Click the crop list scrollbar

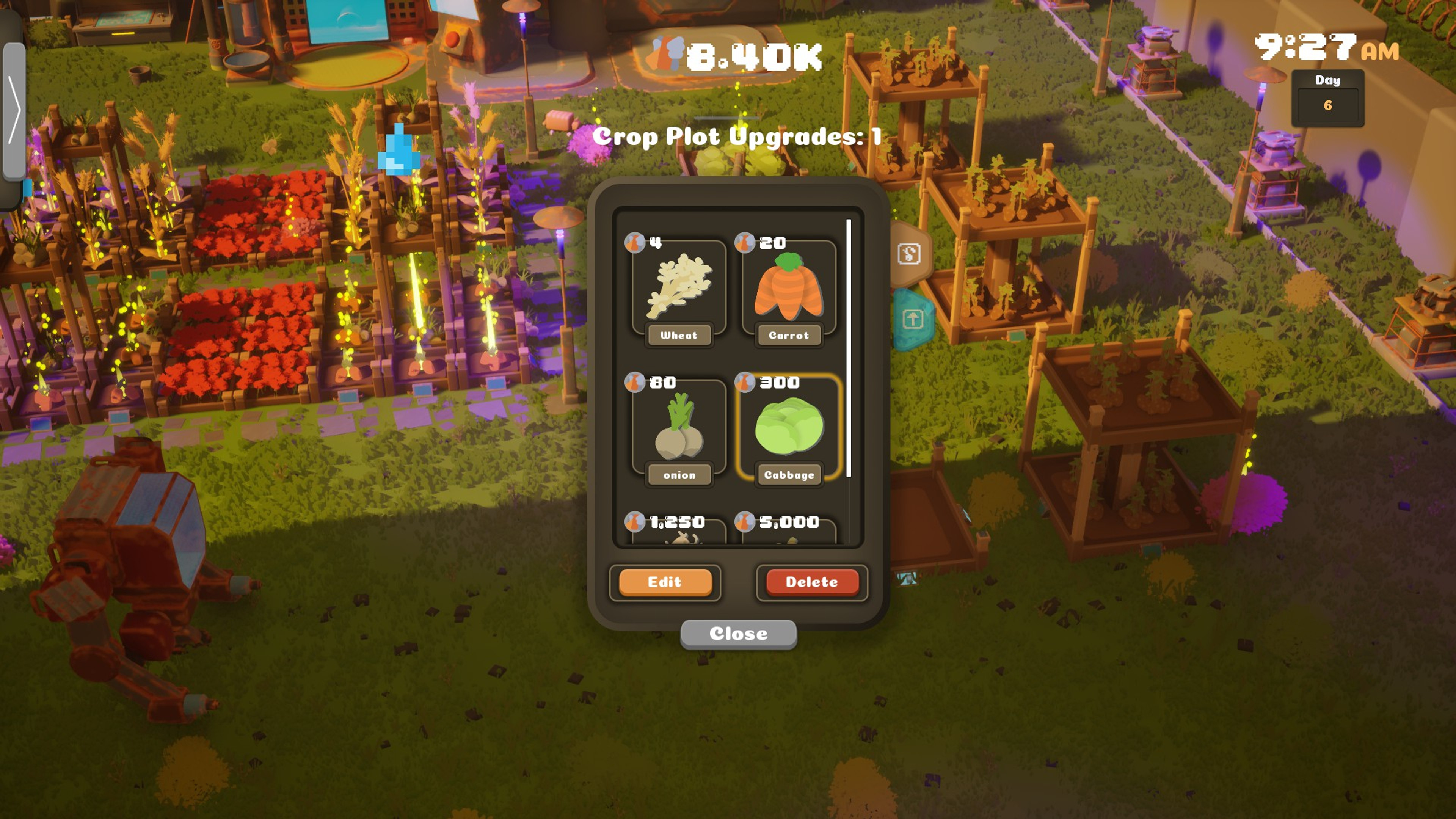click(849, 348)
